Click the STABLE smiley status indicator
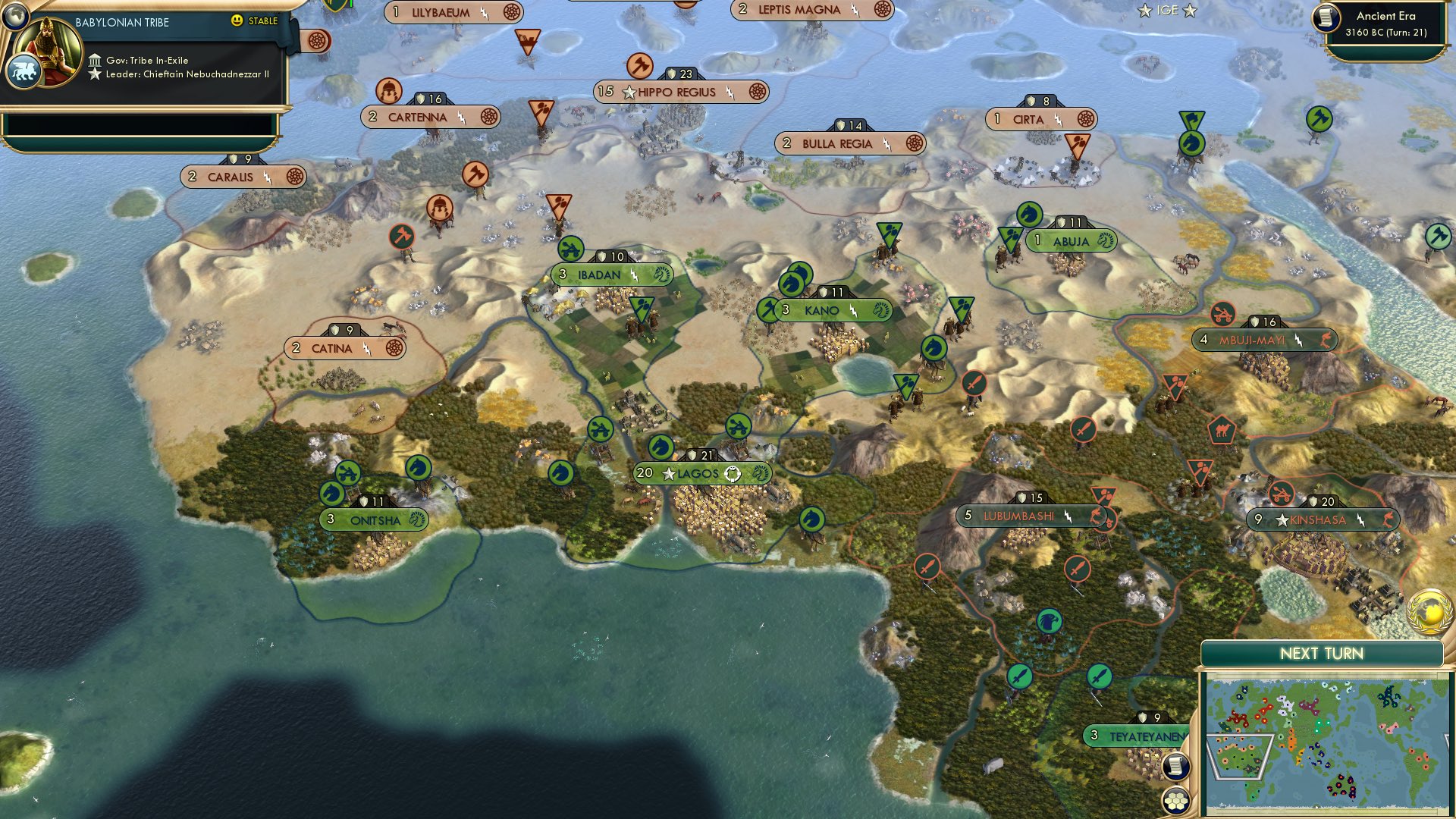Screen dimensions: 1456x819 [x=237, y=22]
